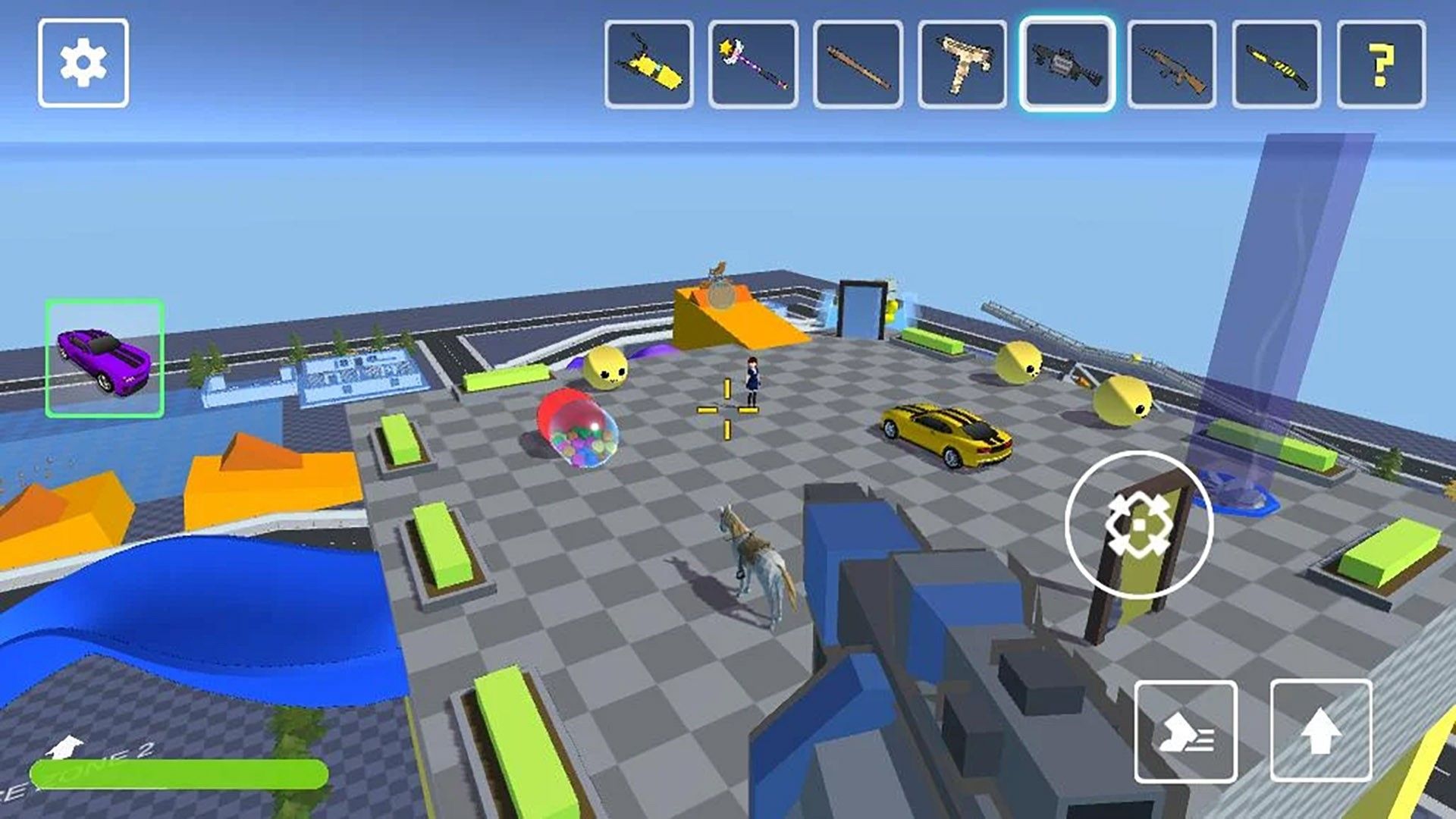Switch to the brown assault rifle
The width and height of the screenshot is (1456, 819).
(x=1172, y=65)
